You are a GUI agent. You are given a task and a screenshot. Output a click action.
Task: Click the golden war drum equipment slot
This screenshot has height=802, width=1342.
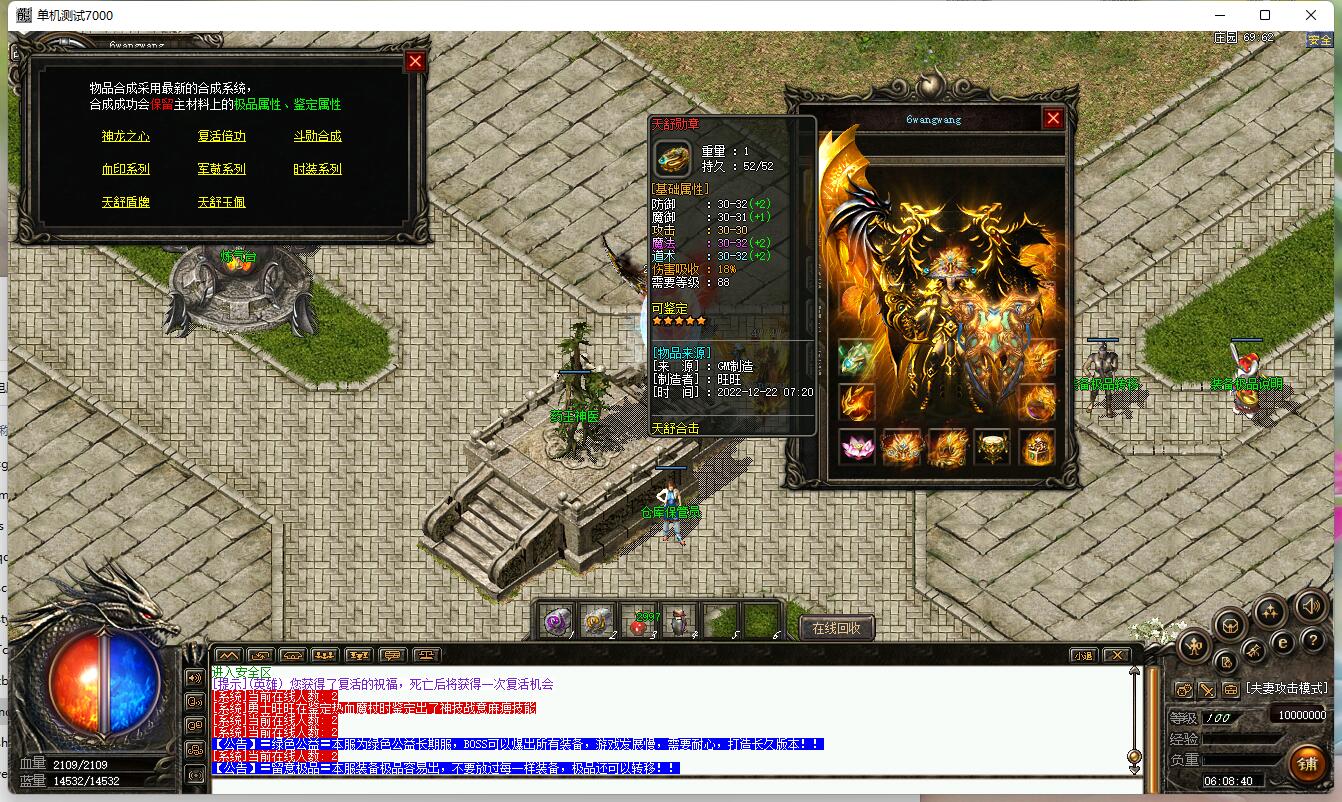pos(992,447)
